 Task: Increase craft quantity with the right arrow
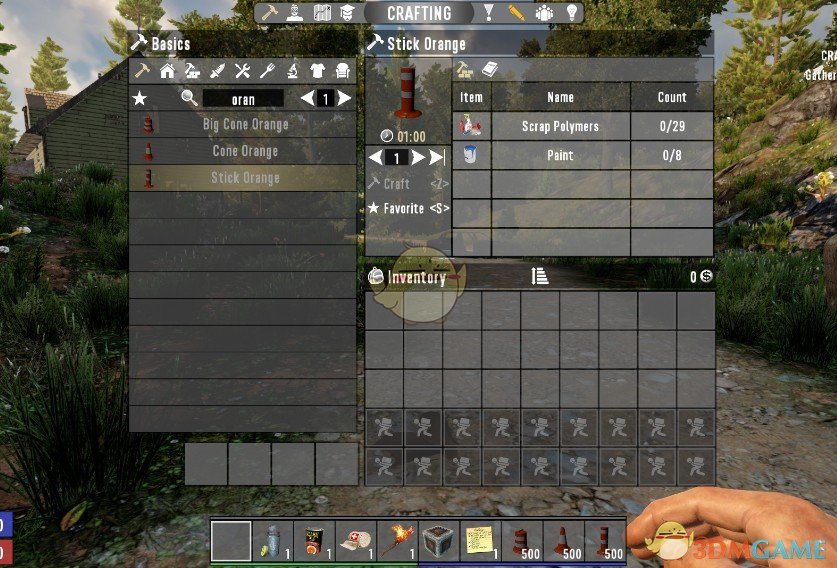point(418,157)
